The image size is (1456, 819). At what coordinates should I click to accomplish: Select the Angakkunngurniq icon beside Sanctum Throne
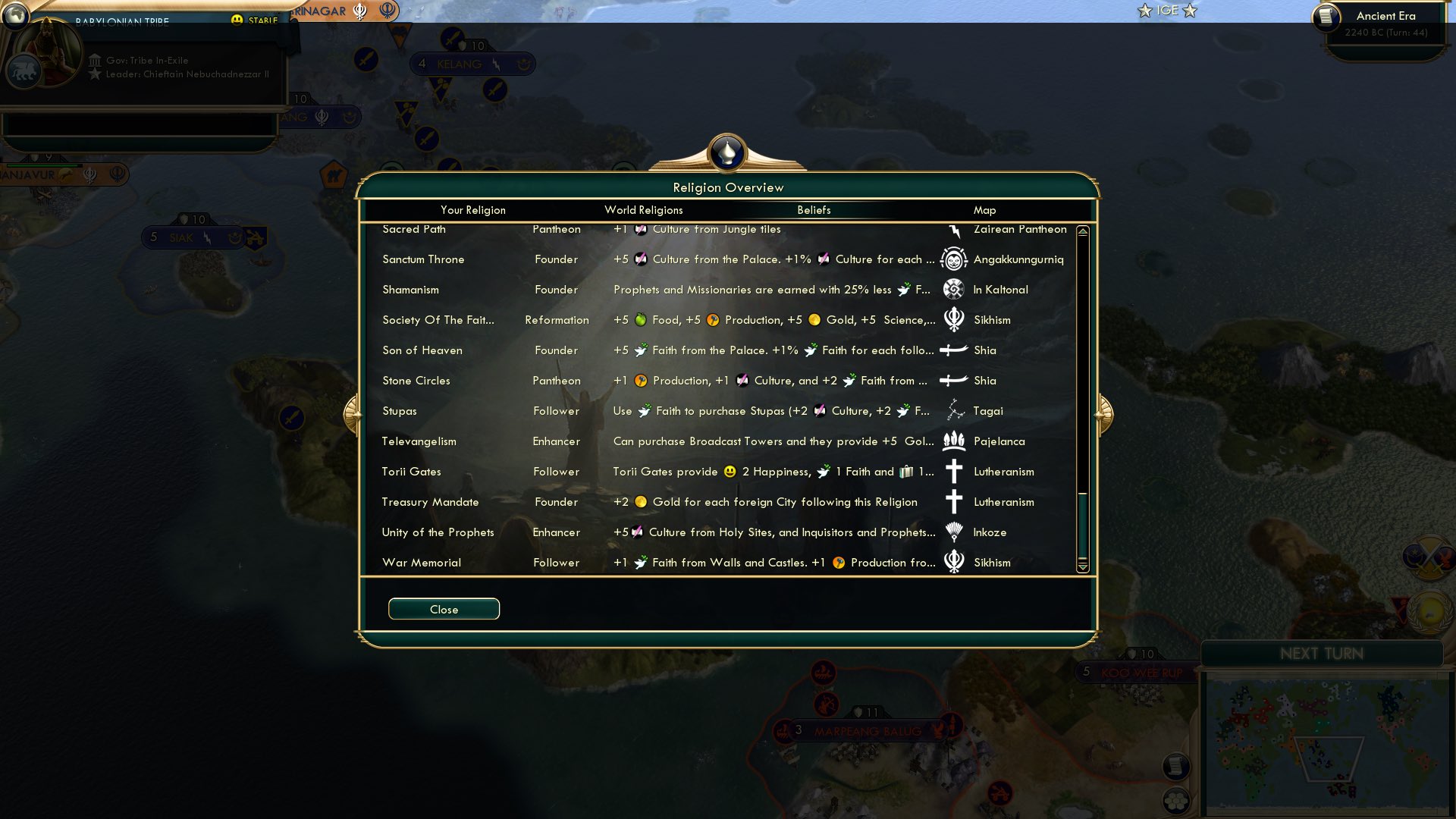click(x=953, y=259)
